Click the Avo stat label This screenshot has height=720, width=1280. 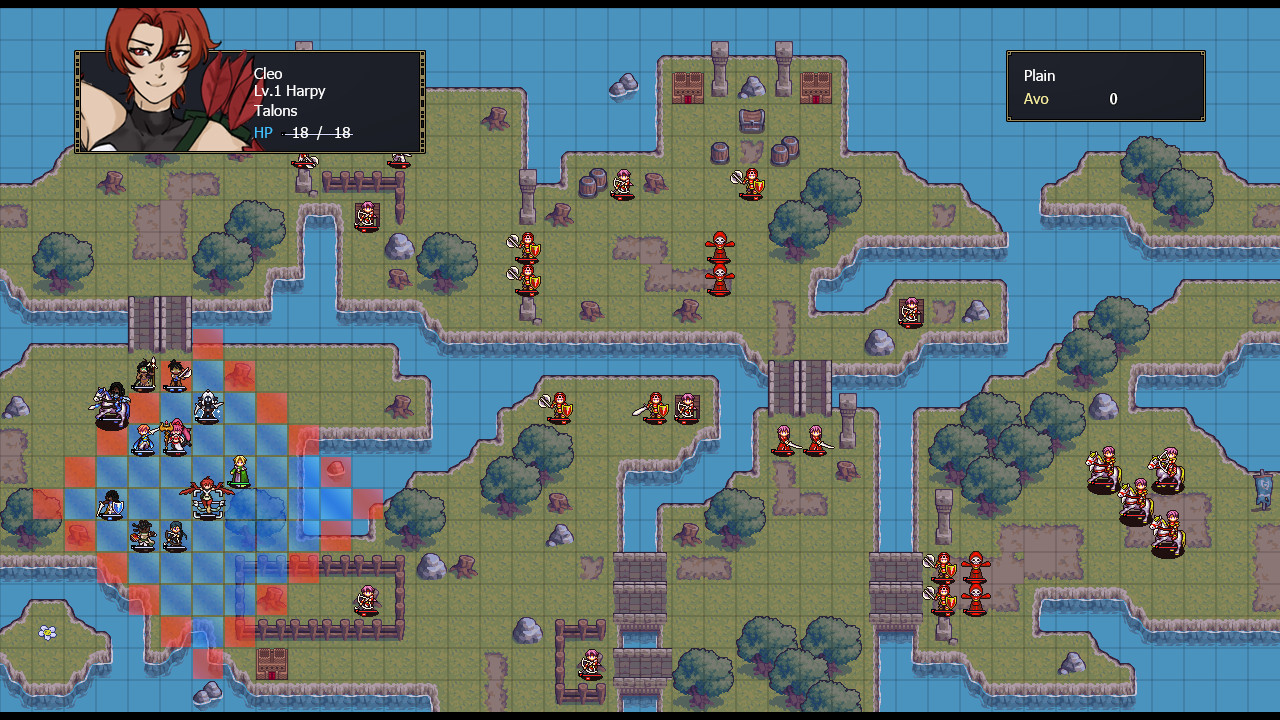(x=1036, y=99)
